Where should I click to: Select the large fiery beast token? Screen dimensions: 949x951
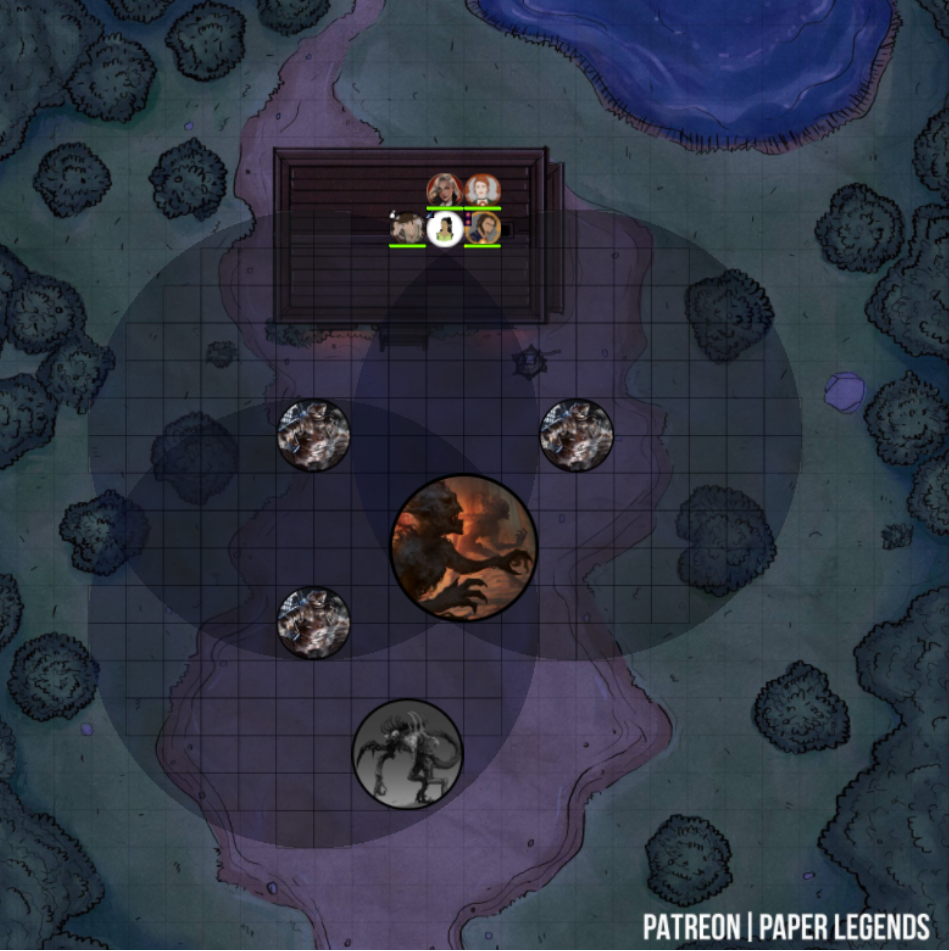(464, 548)
